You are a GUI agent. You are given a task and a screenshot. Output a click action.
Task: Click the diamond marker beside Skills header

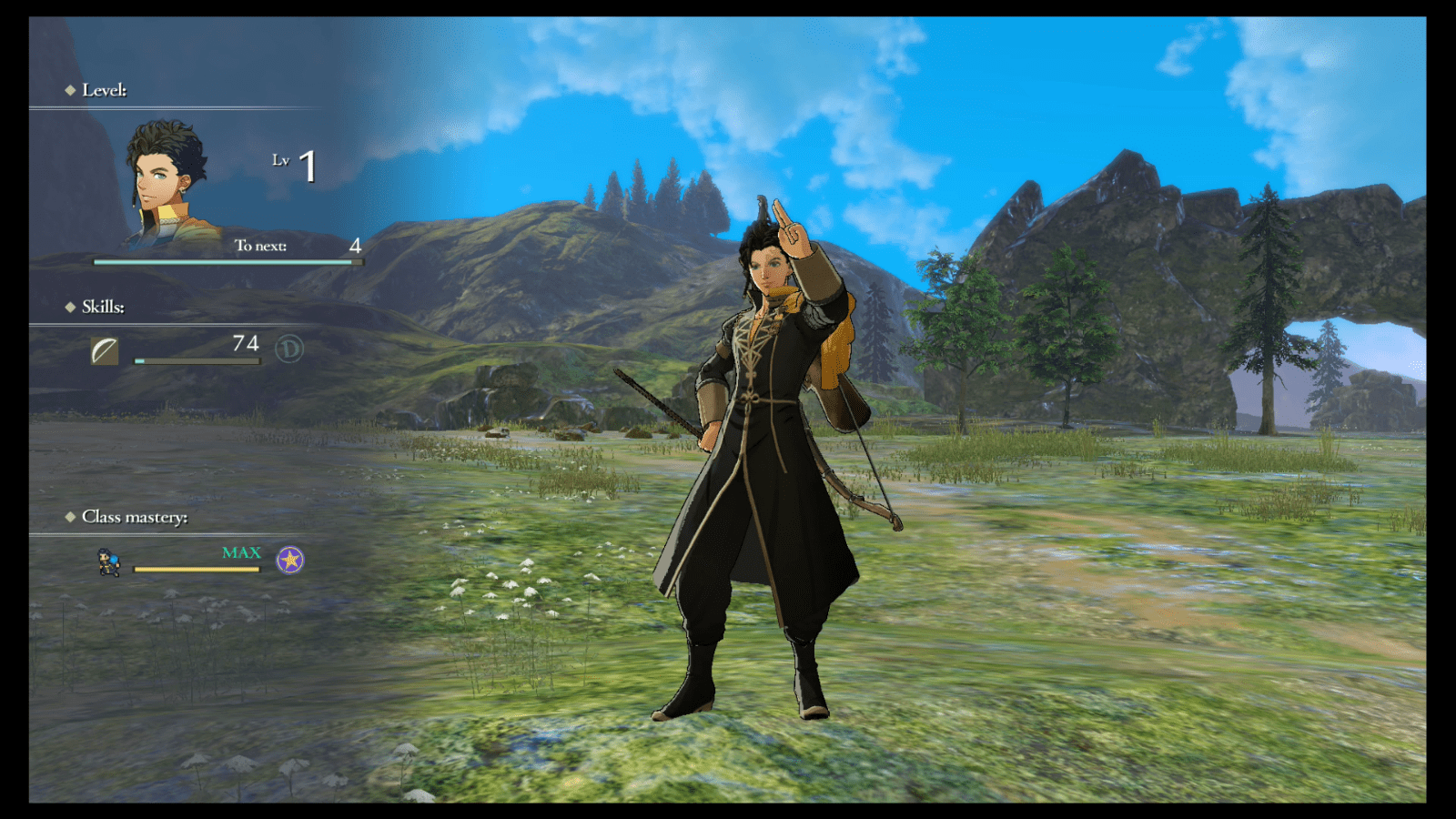[71, 308]
